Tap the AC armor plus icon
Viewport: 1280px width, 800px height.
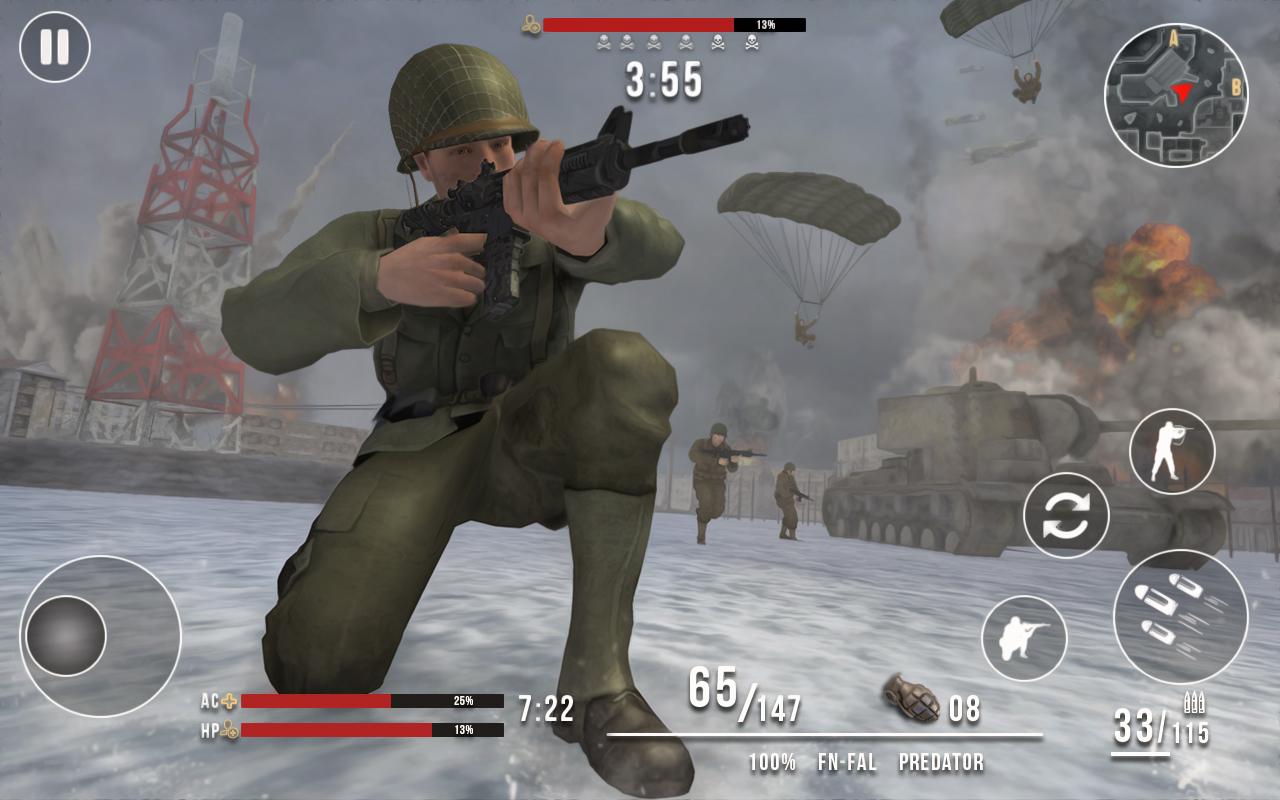point(231,700)
